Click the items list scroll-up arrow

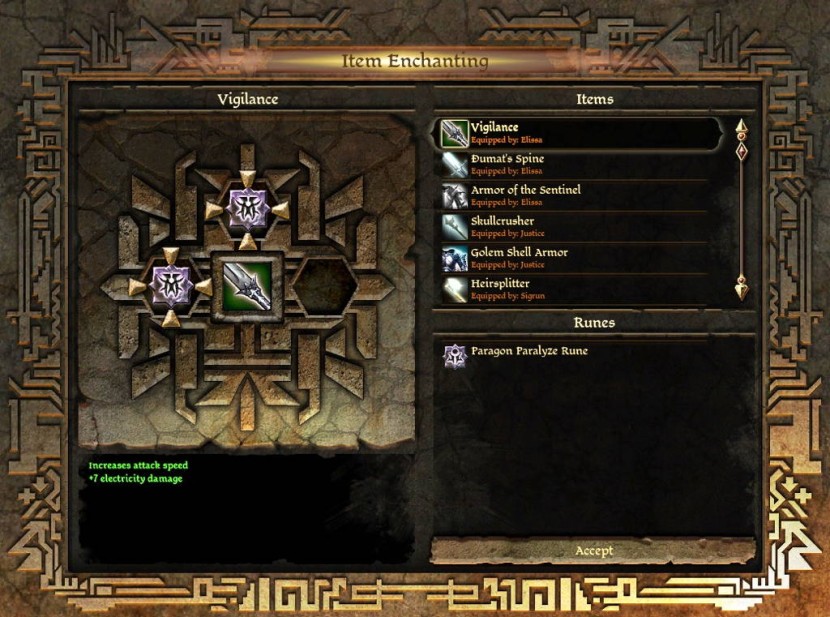(x=741, y=128)
